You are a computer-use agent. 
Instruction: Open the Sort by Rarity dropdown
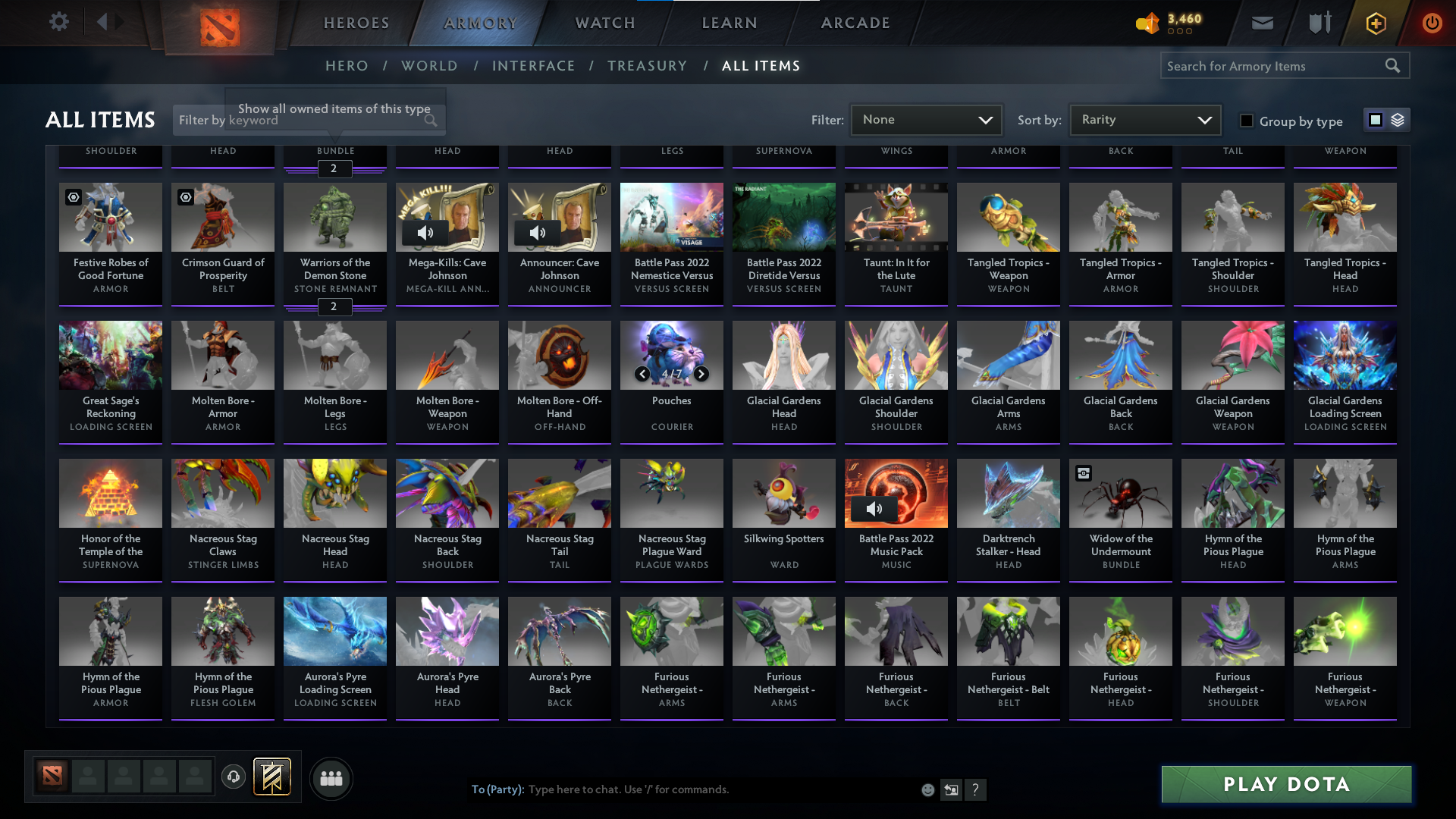(1144, 119)
